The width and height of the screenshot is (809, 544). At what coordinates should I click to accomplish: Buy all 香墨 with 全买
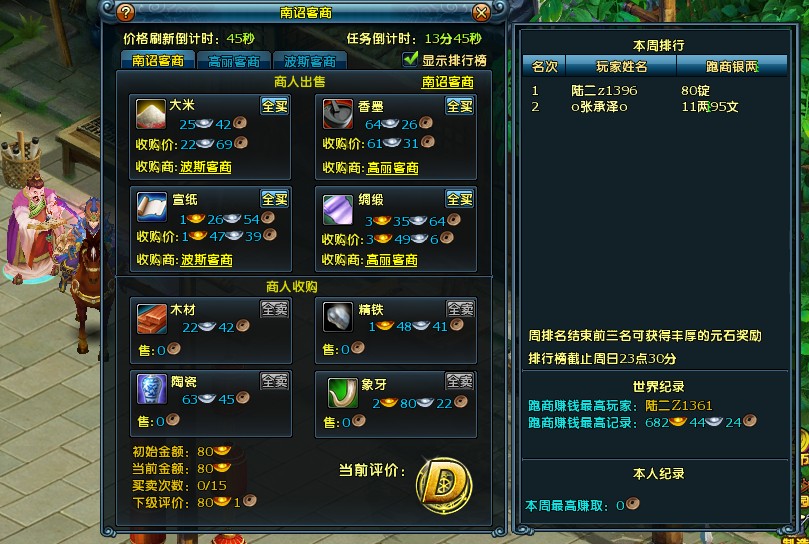(x=460, y=105)
